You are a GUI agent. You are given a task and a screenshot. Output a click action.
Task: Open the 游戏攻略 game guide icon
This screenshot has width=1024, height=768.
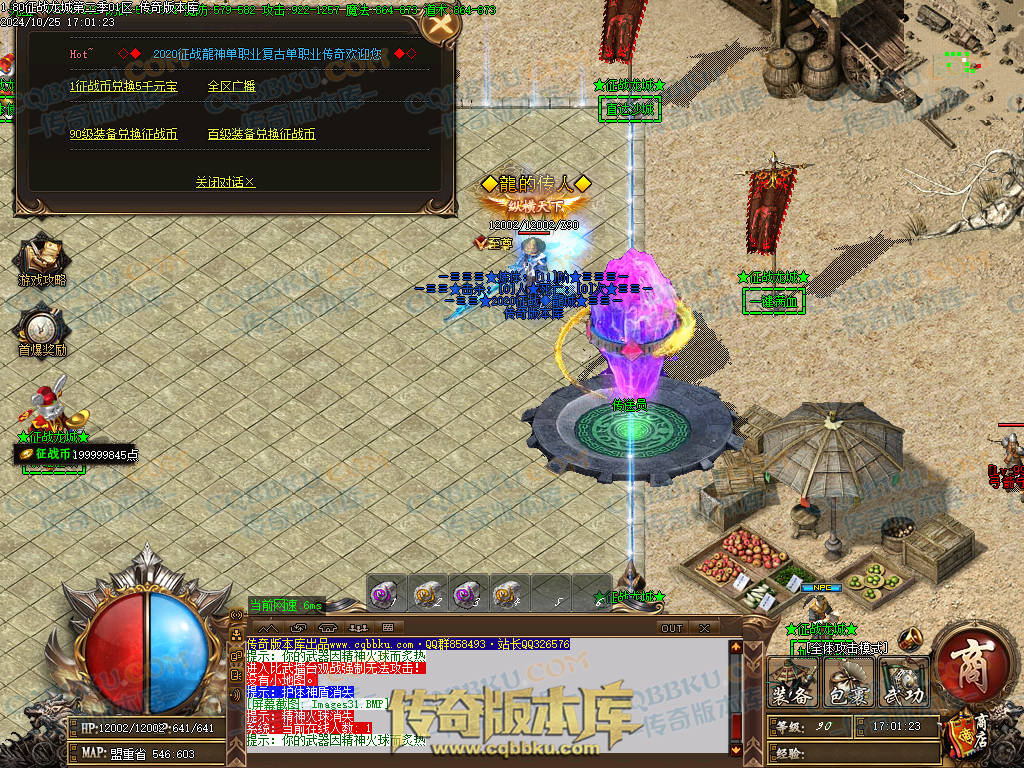(42, 256)
